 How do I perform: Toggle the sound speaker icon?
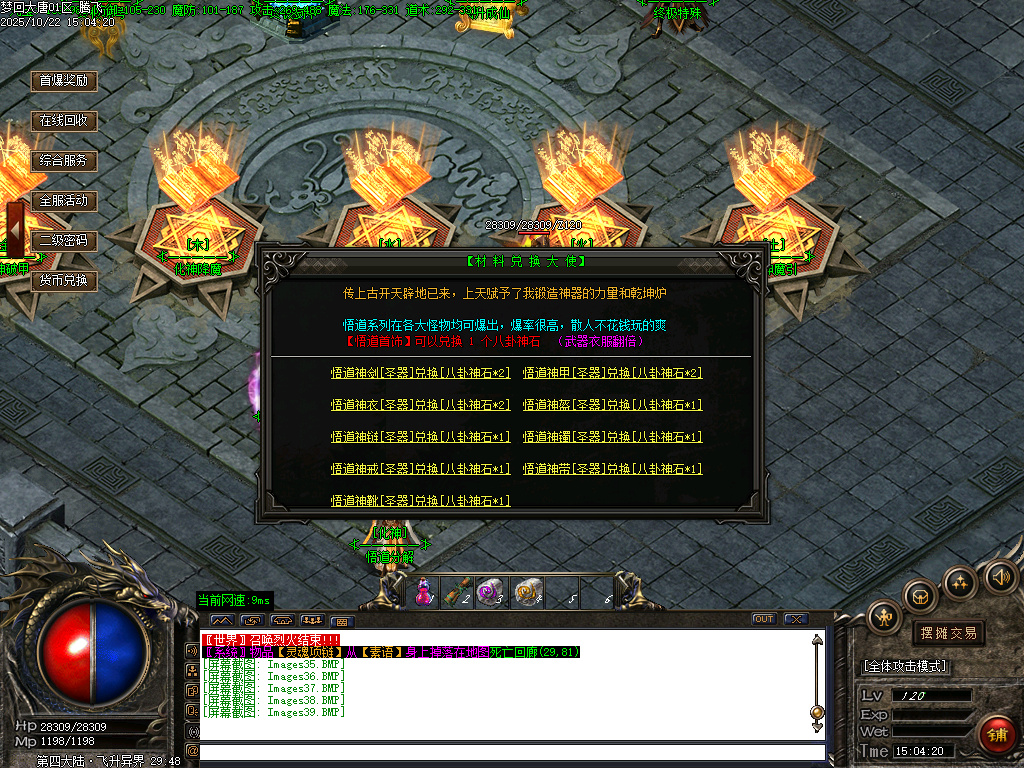(1000, 576)
